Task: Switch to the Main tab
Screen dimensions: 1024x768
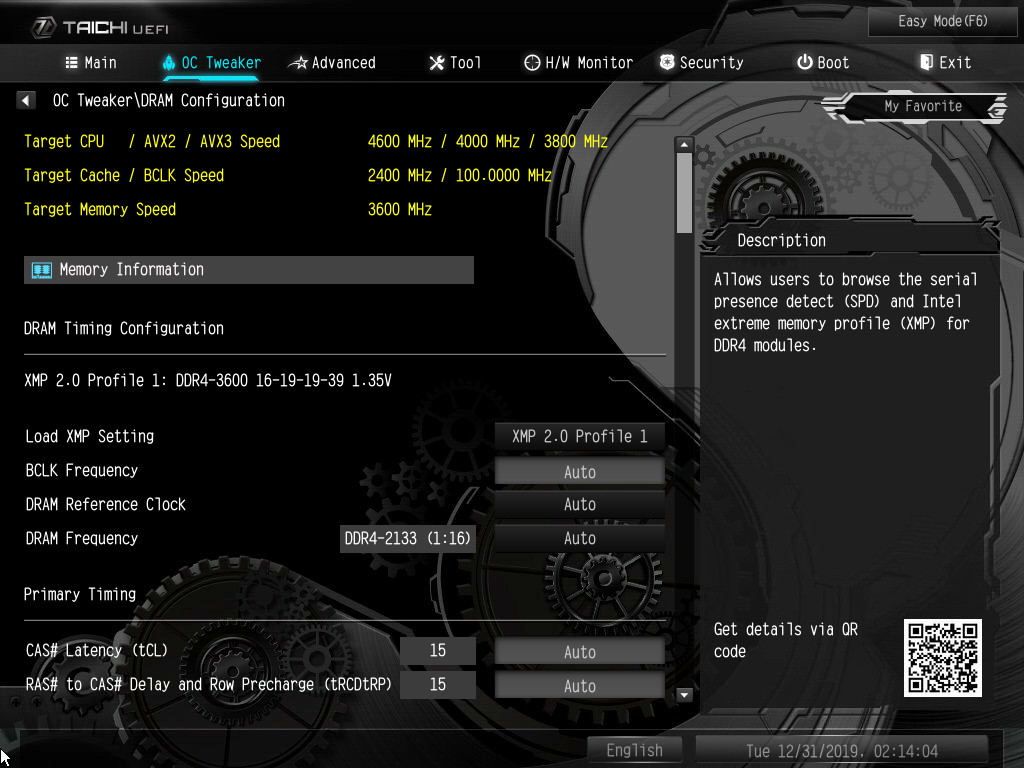Action: pos(91,63)
